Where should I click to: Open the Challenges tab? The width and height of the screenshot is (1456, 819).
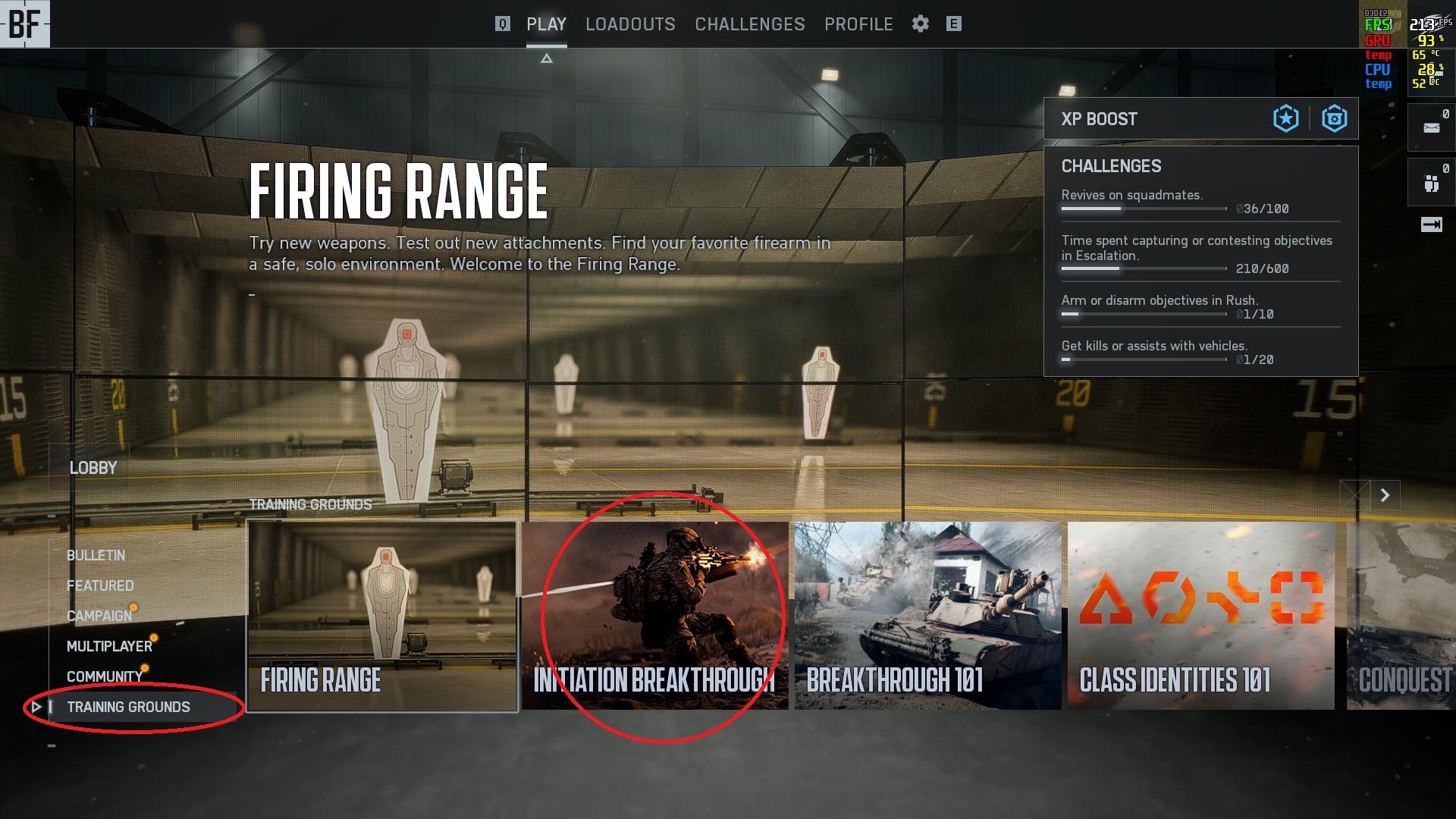749,24
